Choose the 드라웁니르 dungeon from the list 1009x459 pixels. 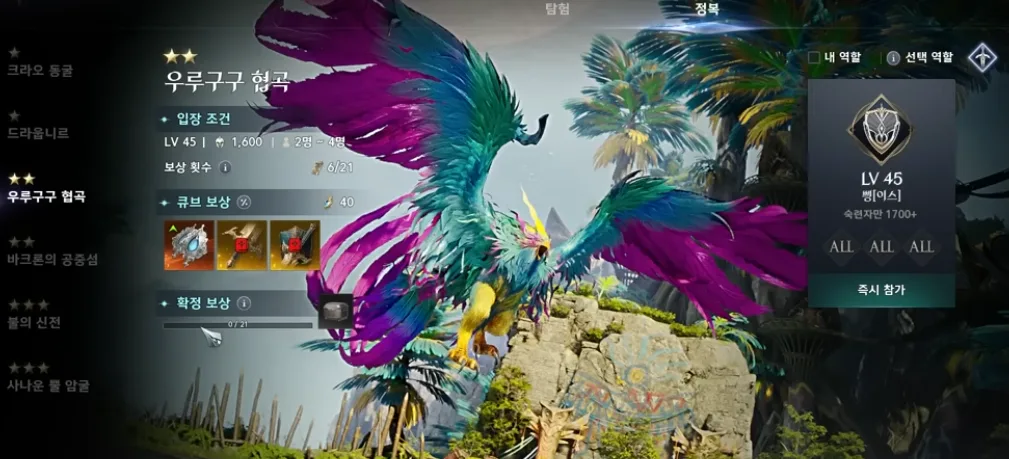[x=38, y=132]
